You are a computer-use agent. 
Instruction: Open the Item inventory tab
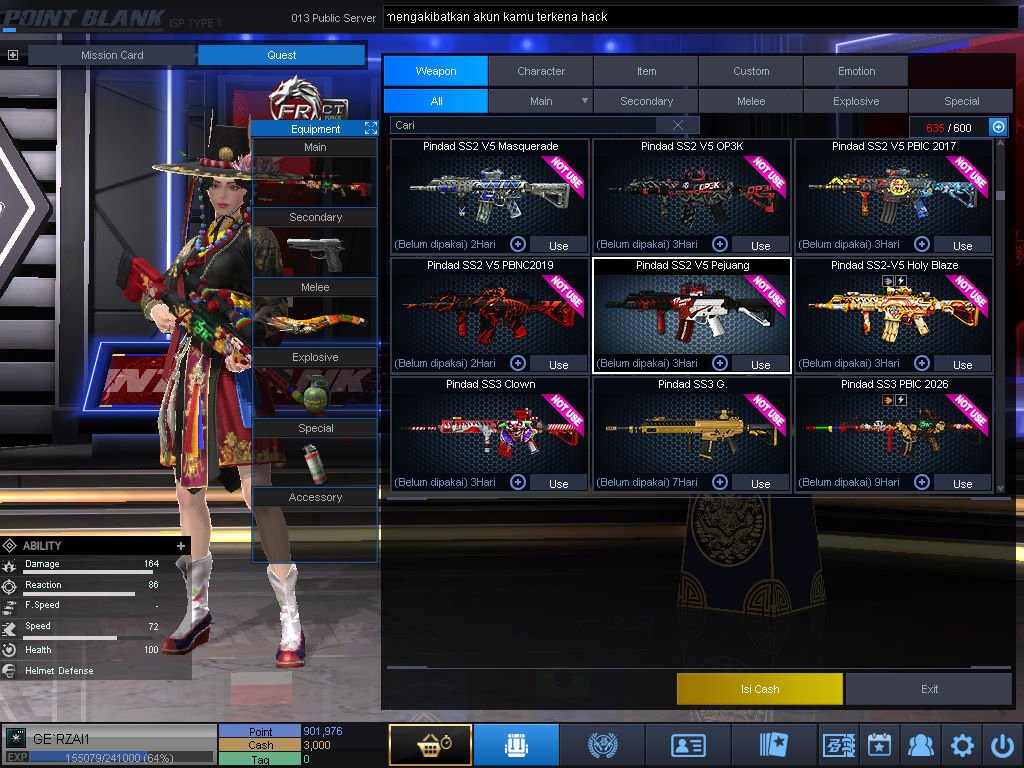click(646, 71)
